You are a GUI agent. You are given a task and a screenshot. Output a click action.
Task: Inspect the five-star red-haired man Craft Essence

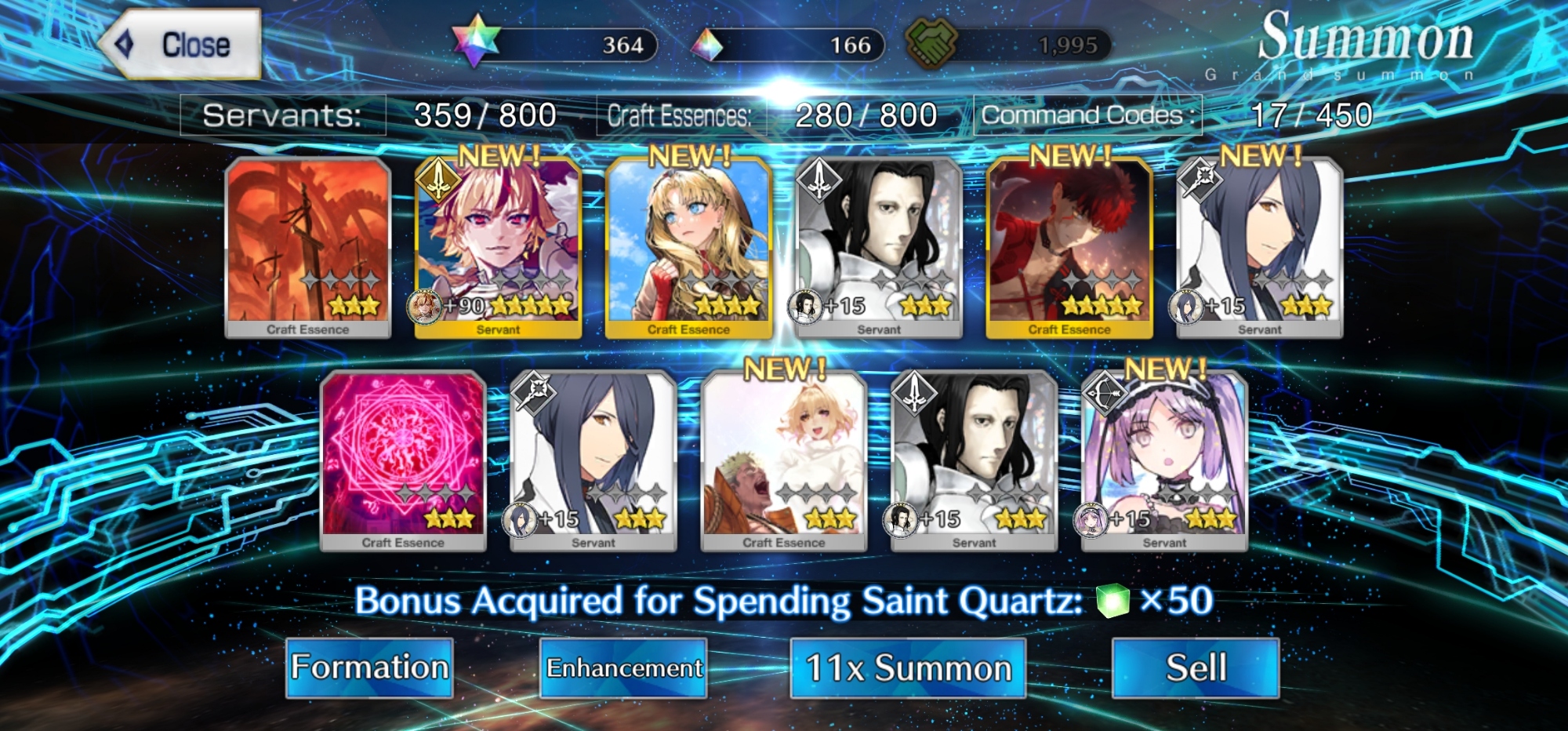point(1069,247)
